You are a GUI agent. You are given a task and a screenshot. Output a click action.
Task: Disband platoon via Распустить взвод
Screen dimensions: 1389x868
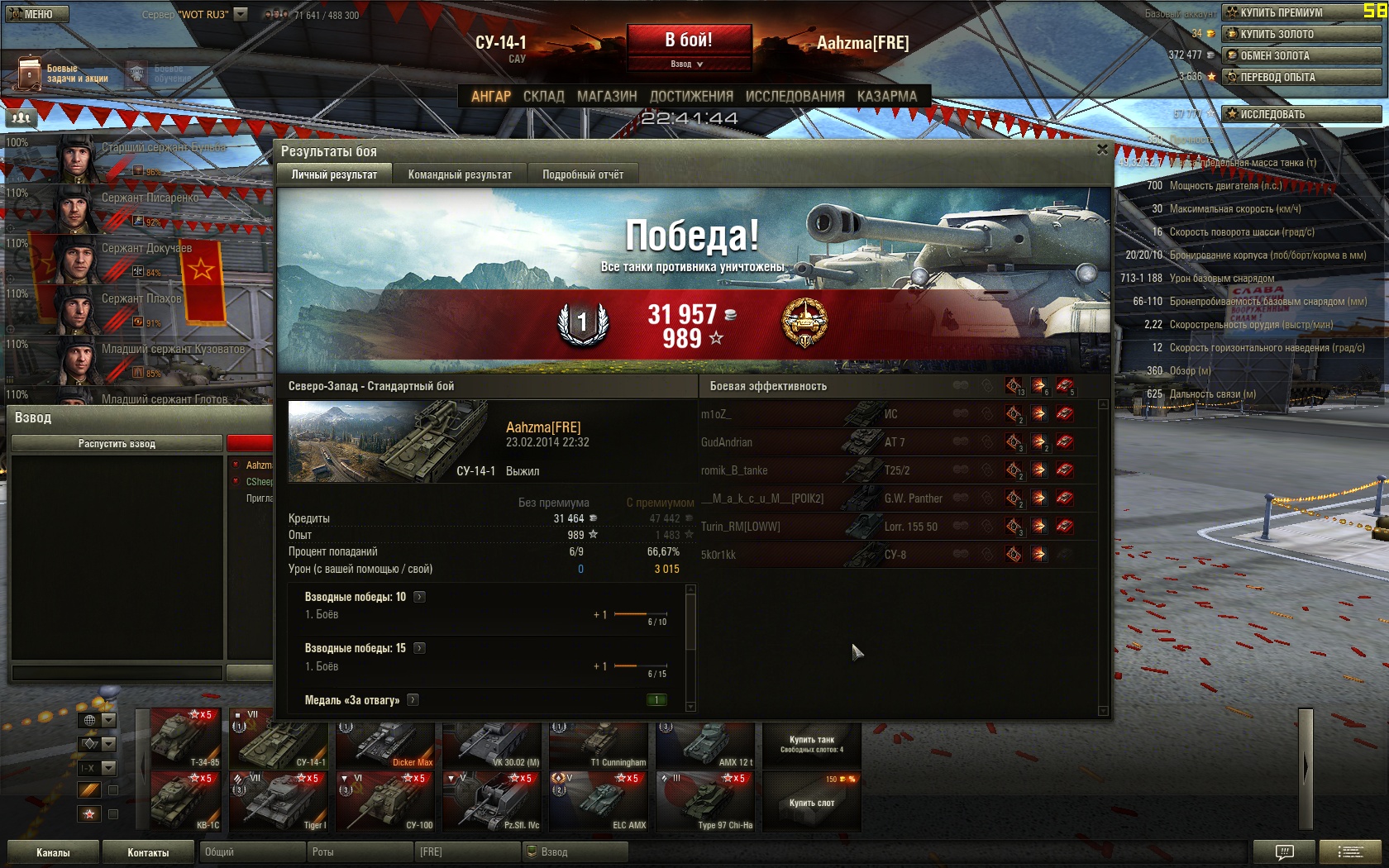(x=117, y=444)
